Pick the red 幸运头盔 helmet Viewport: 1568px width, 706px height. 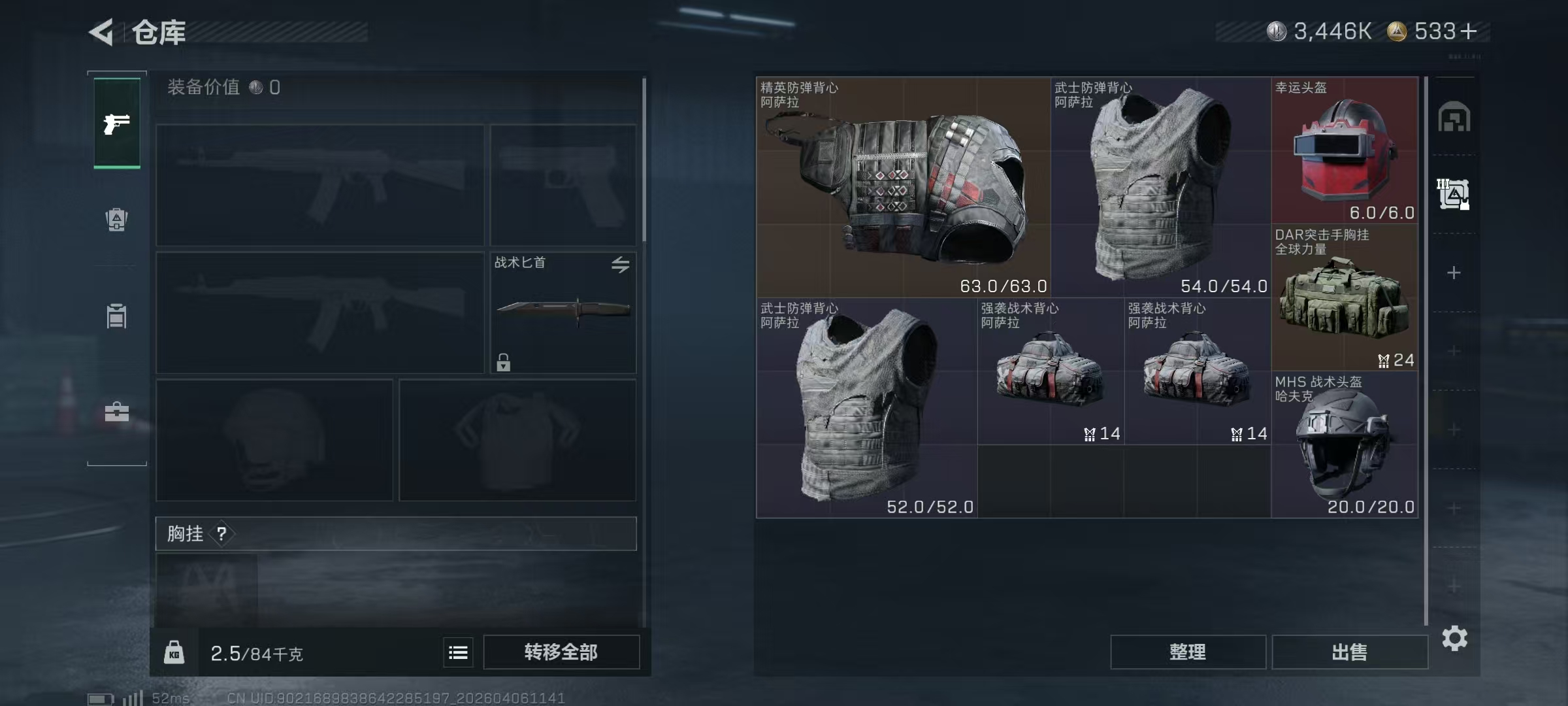[x=1345, y=150]
